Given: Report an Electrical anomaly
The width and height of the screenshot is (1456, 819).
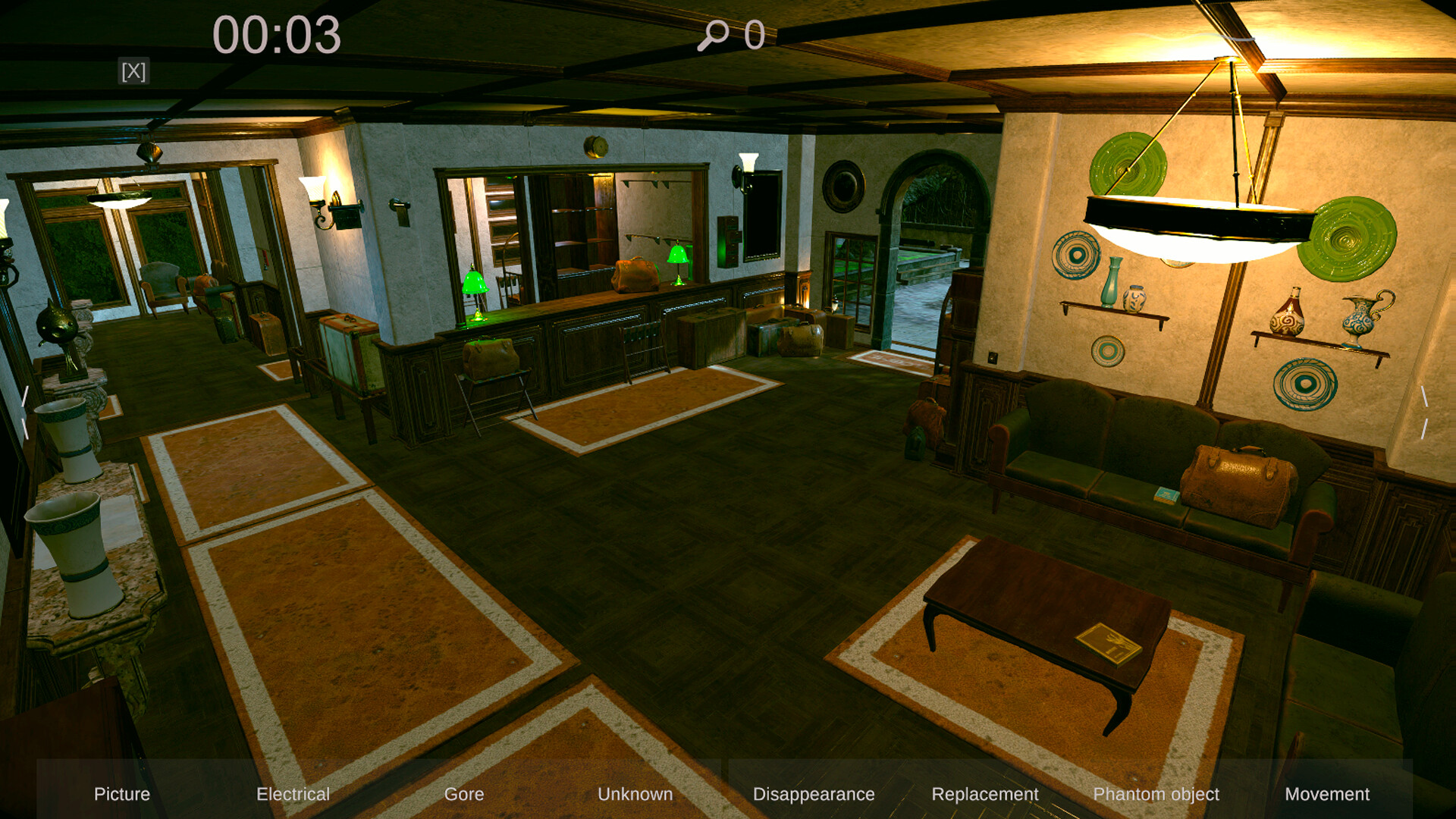Looking at the screenshot, I should [x=292, y=795].
